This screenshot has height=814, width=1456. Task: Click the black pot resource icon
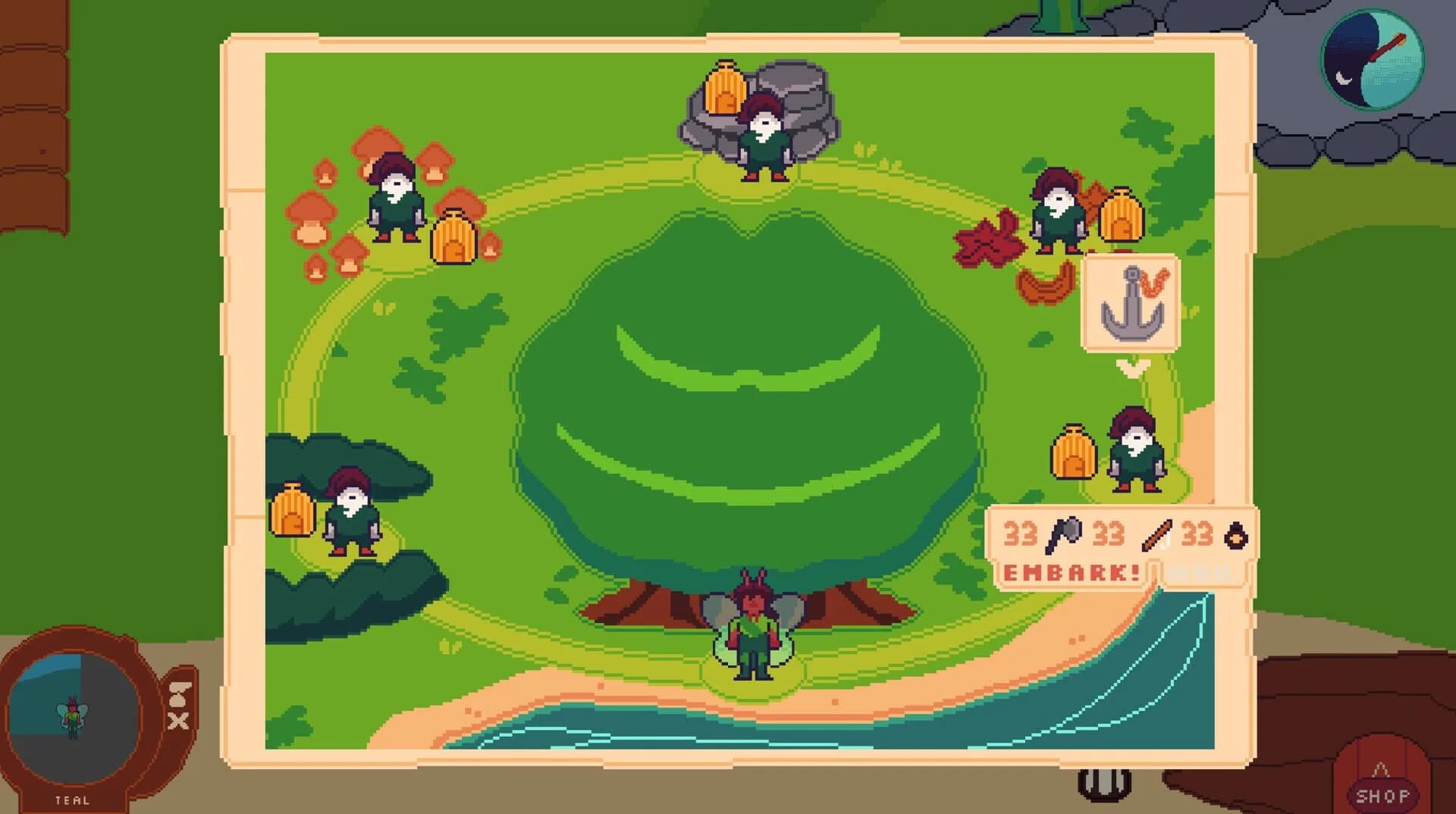tap(1235, 535)
